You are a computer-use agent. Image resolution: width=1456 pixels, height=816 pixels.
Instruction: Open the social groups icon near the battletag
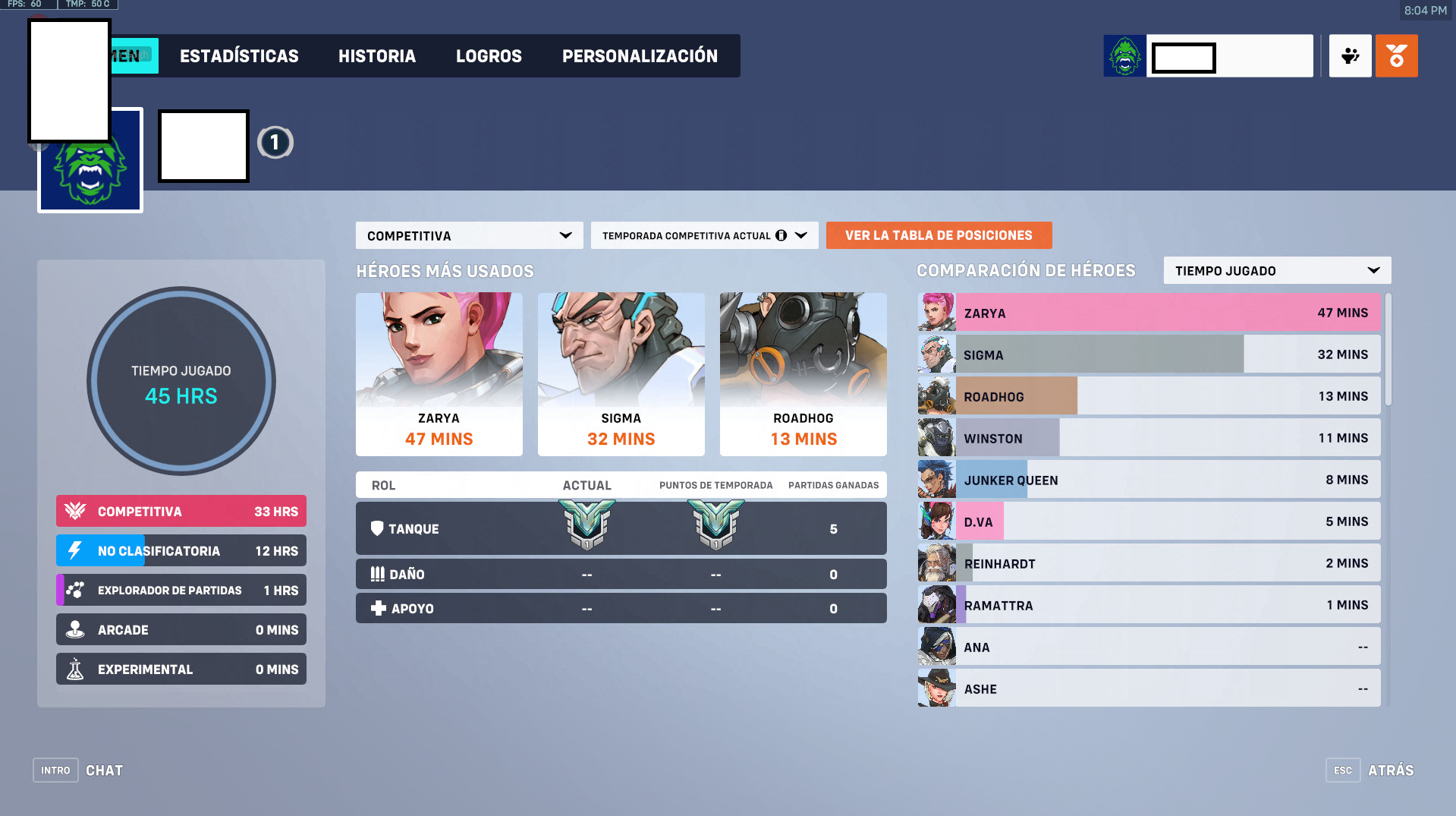click(x=1350, y=55)
